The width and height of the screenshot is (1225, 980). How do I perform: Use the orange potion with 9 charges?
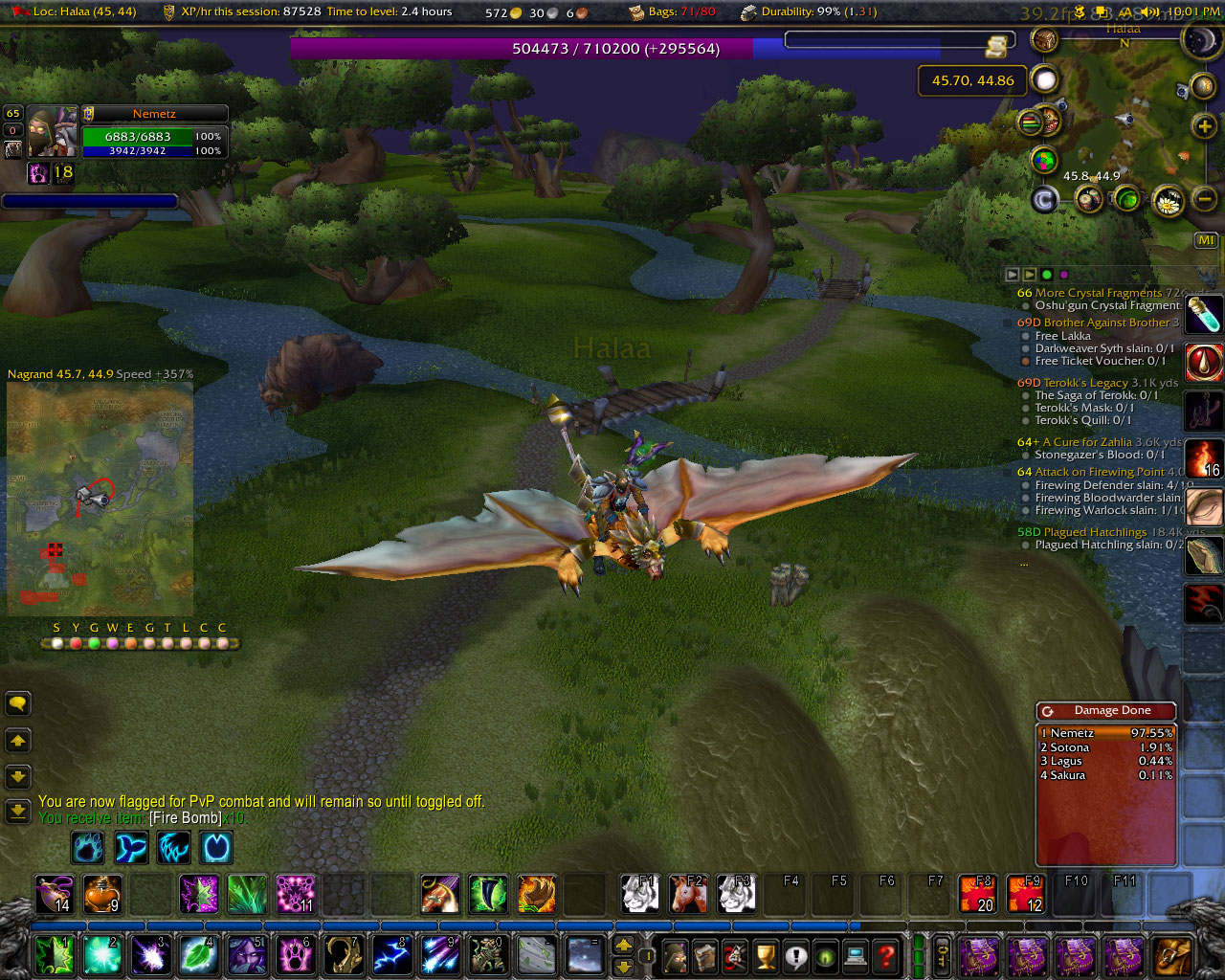[102, 894]
